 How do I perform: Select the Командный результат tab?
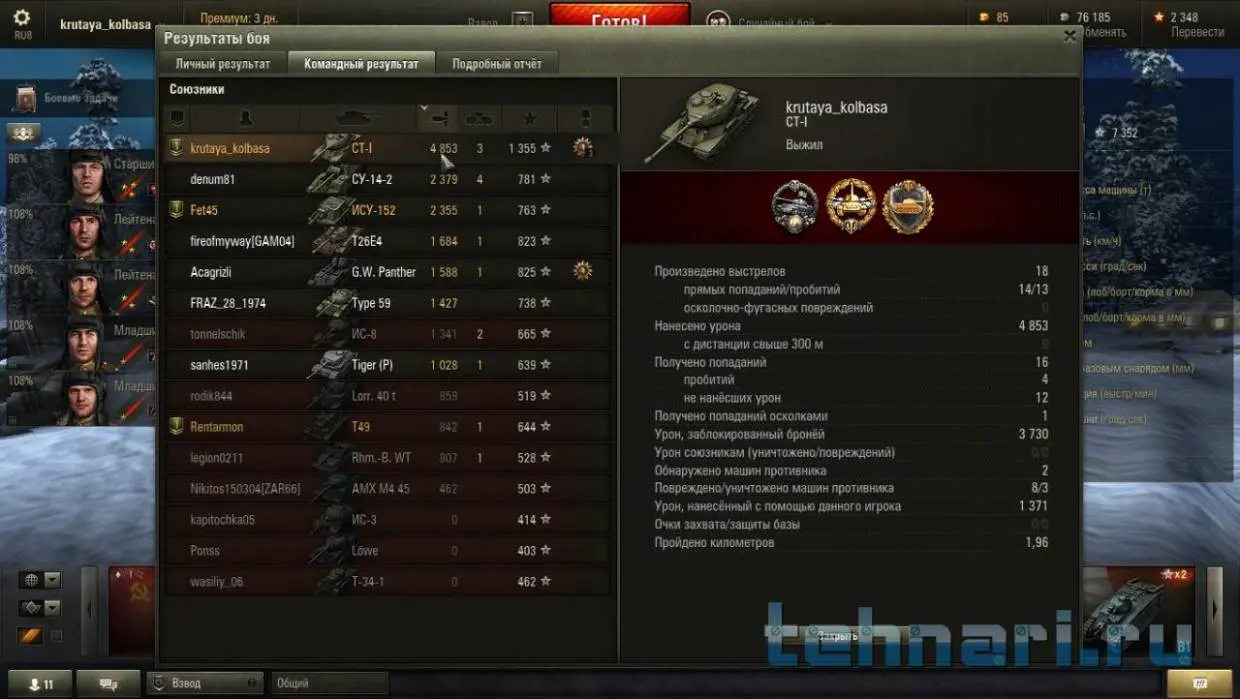(x=361, y=64)
